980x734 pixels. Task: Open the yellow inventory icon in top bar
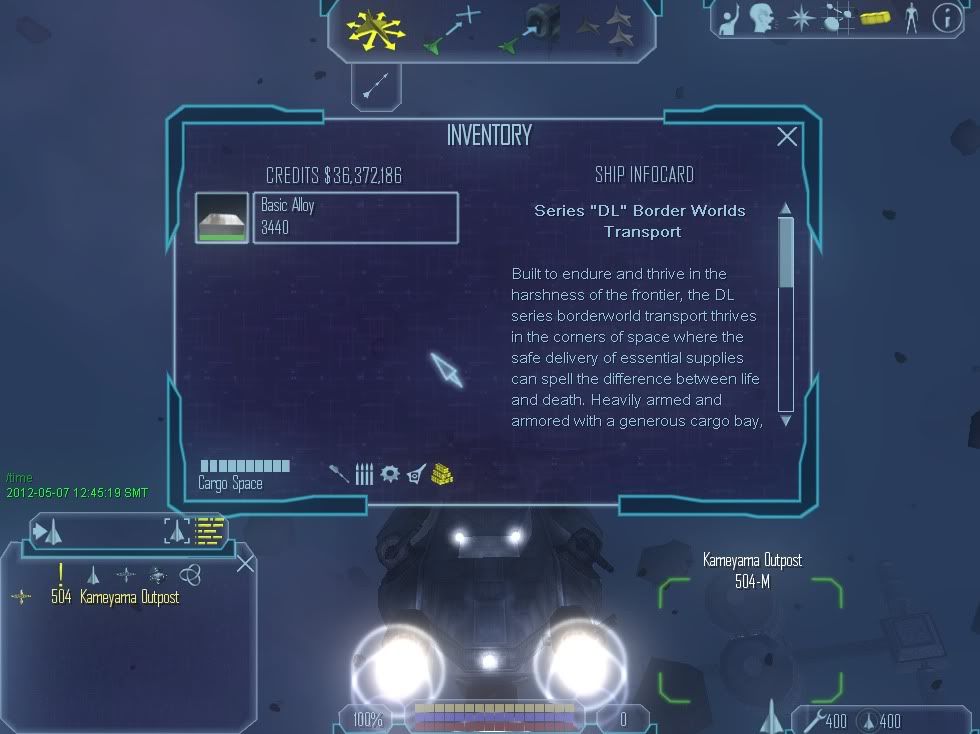pyautogui.click(x=874, y=17)
